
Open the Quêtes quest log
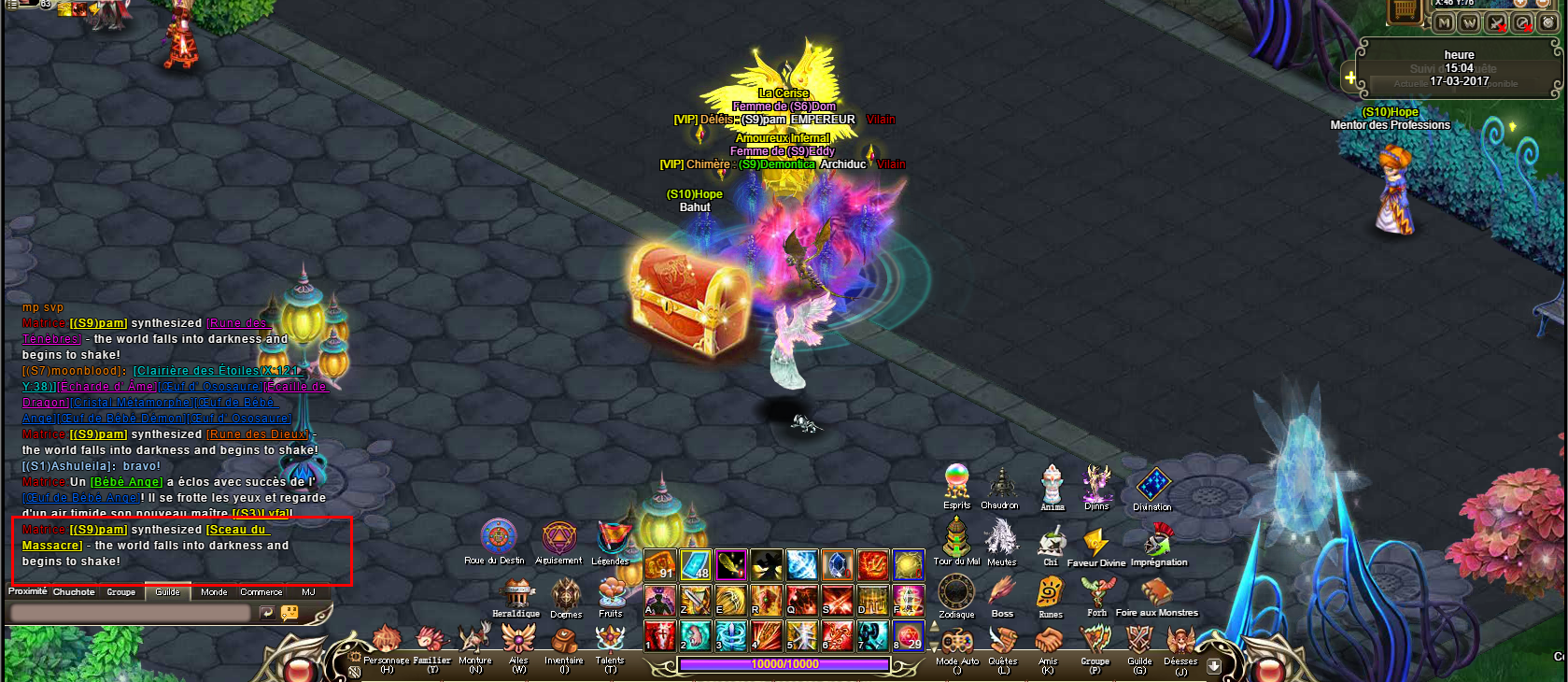click(x=1003, y=643)
